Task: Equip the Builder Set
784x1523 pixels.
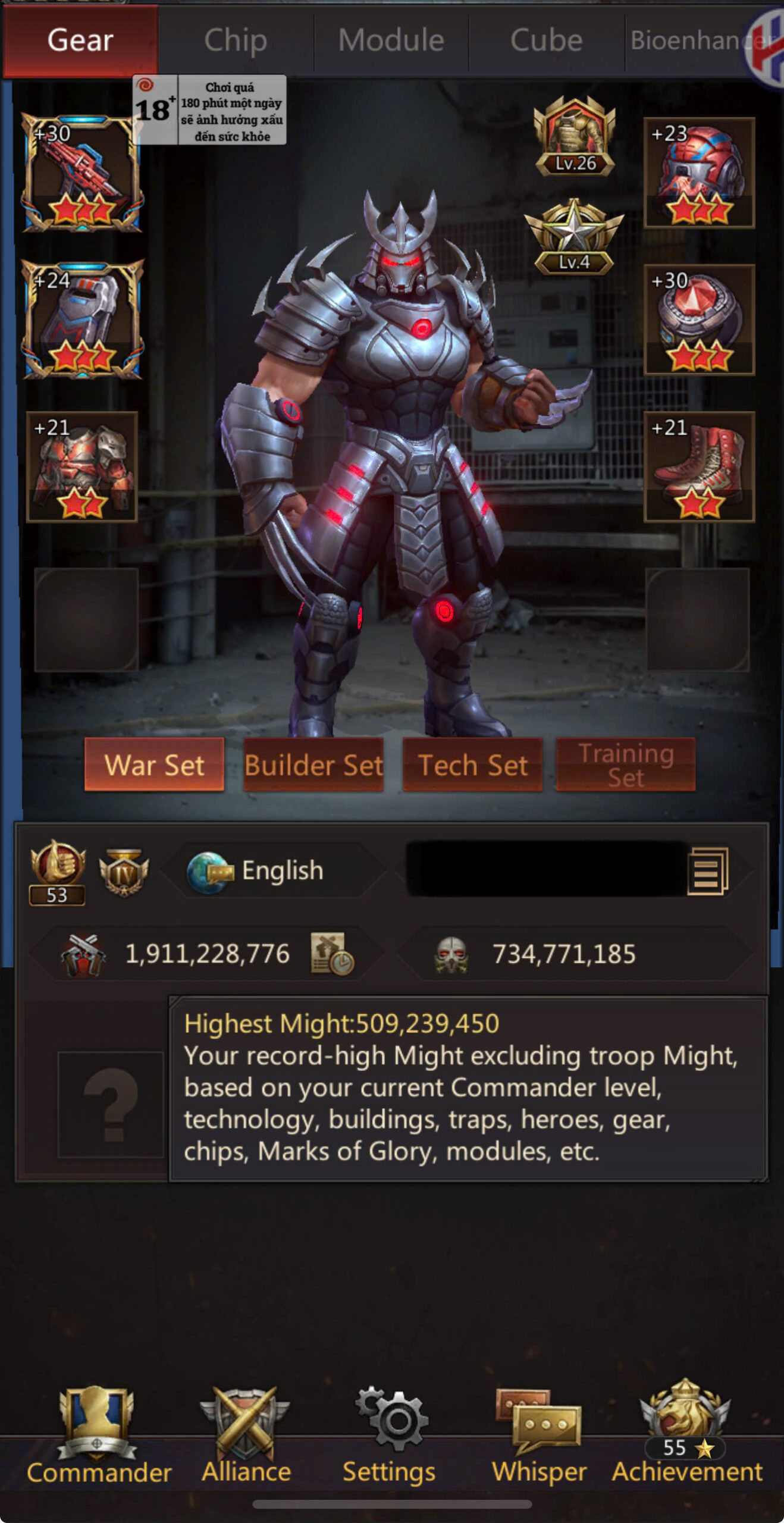Action: pyautogui.click(x=313, y=764)
